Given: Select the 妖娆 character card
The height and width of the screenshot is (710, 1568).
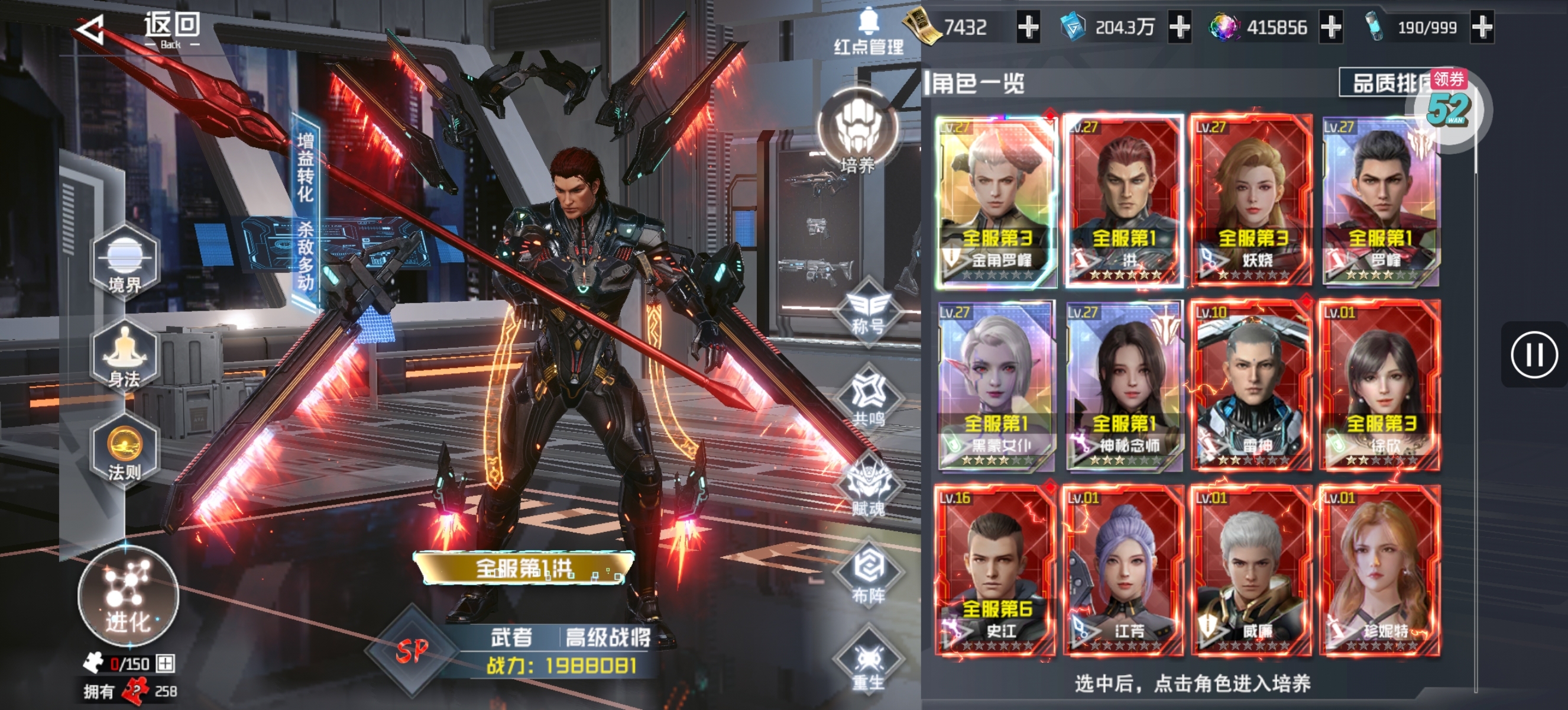Looking at the screenshot, I should pyautogui.click(x=1252, y=201).
